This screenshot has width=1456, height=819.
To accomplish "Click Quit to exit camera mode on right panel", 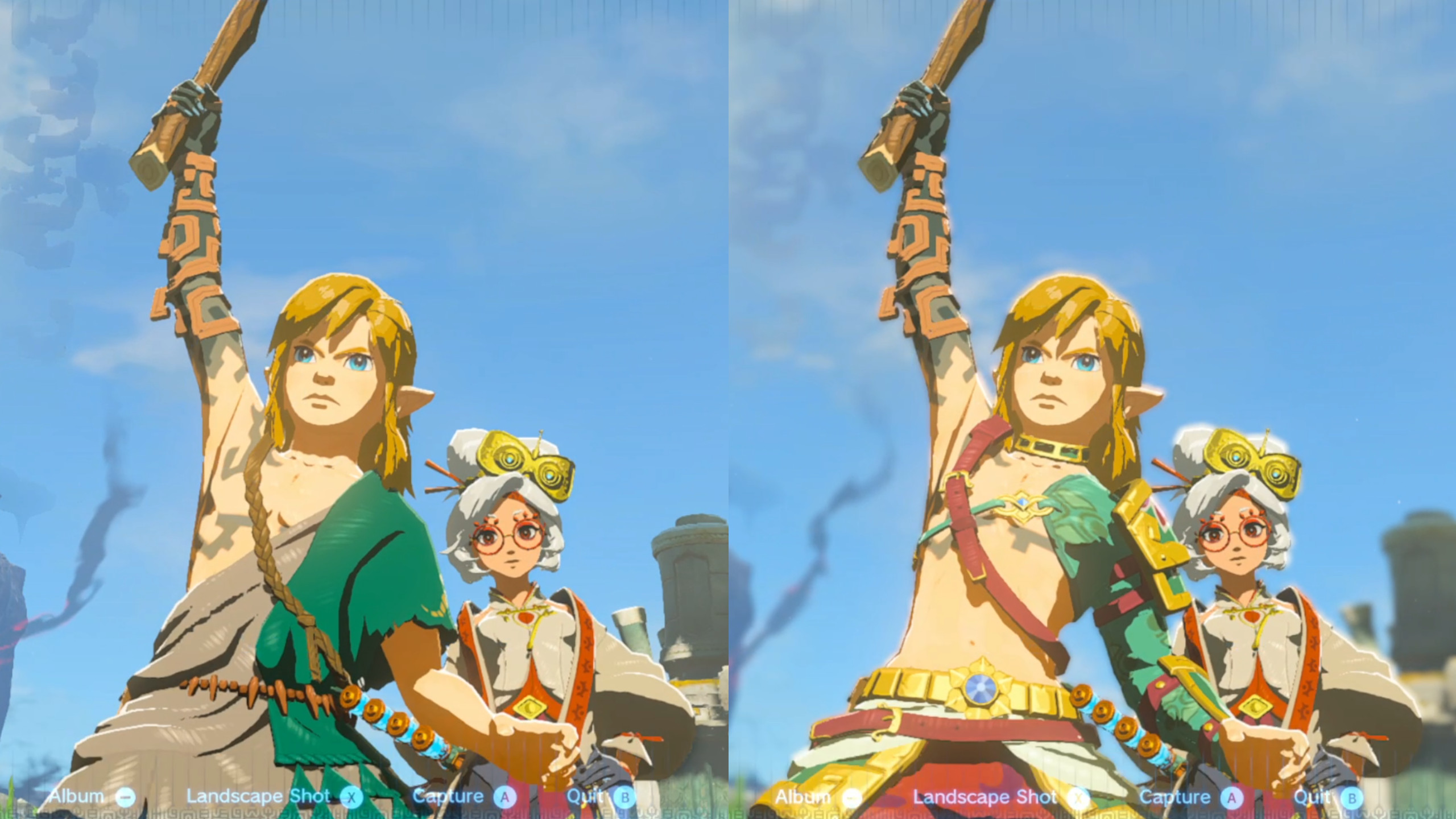I will coord(1314,796).
